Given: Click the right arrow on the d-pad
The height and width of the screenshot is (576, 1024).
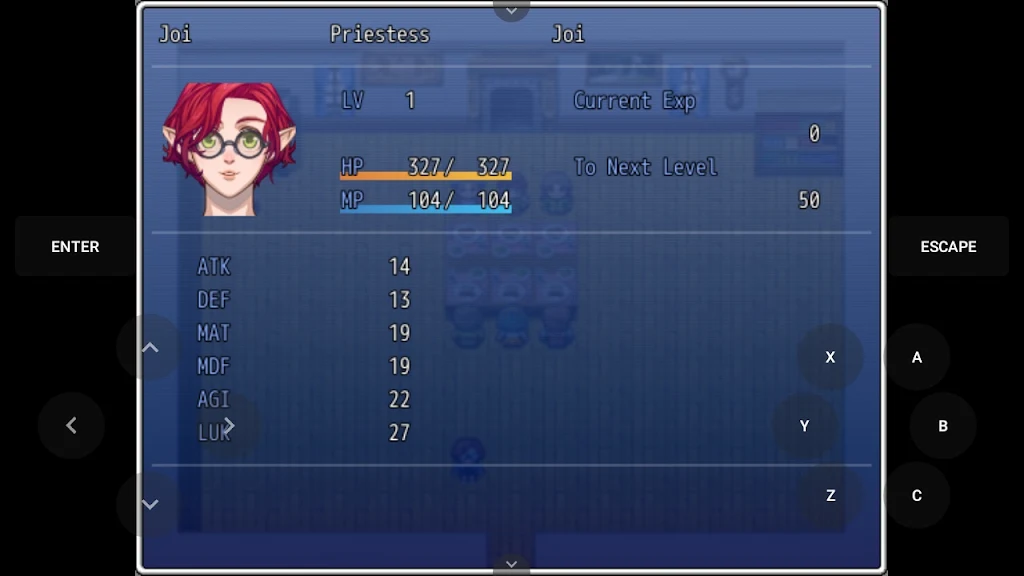Looking at the screenshot, I should click(x=229, y=426).
